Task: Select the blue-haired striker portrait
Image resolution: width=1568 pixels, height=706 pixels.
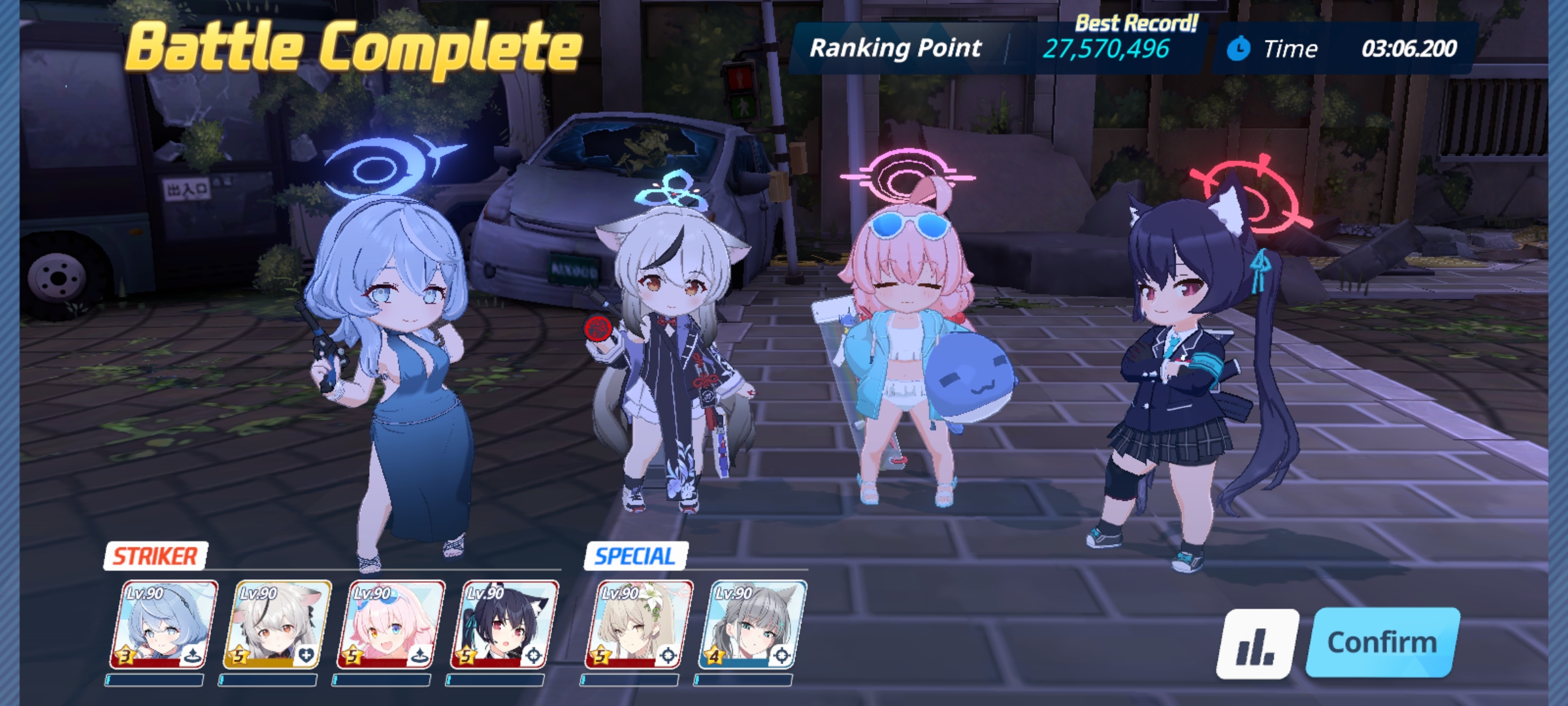Action: pyautogui.click(x=163, y=625)
